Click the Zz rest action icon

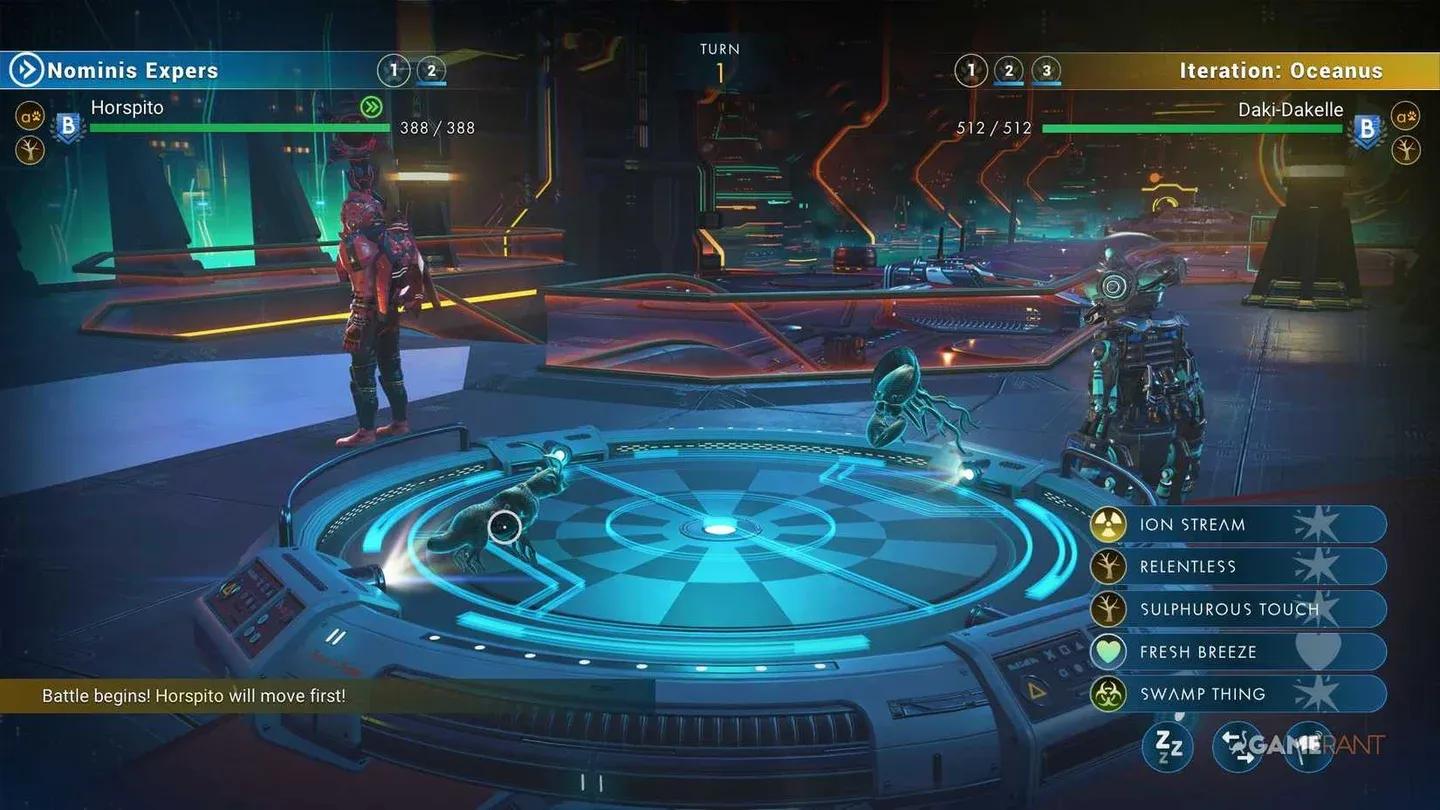1168,746
